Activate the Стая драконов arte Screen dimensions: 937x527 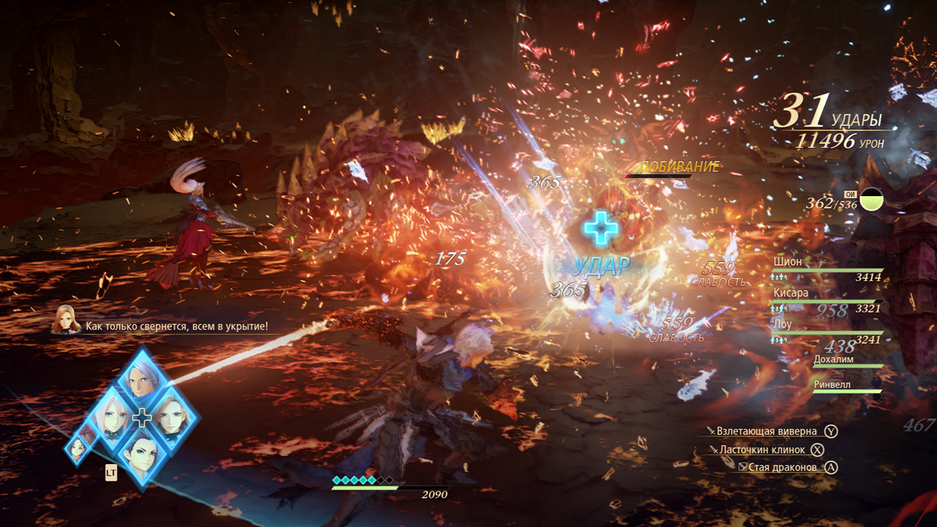coord(781,467)
